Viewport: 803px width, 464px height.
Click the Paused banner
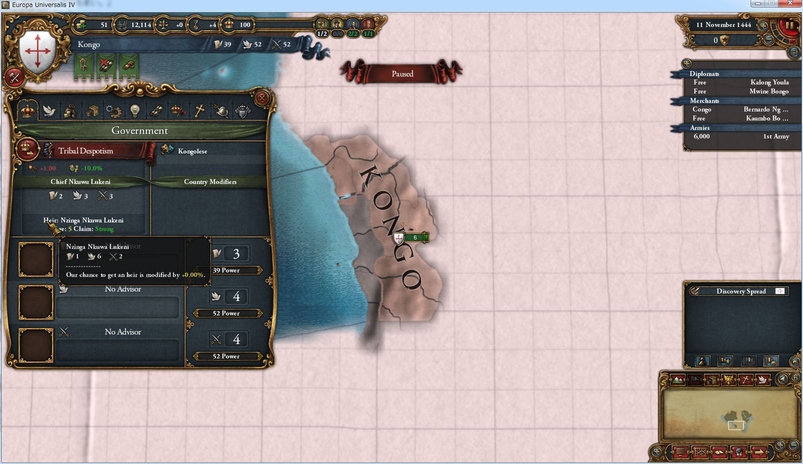point(401,73)
